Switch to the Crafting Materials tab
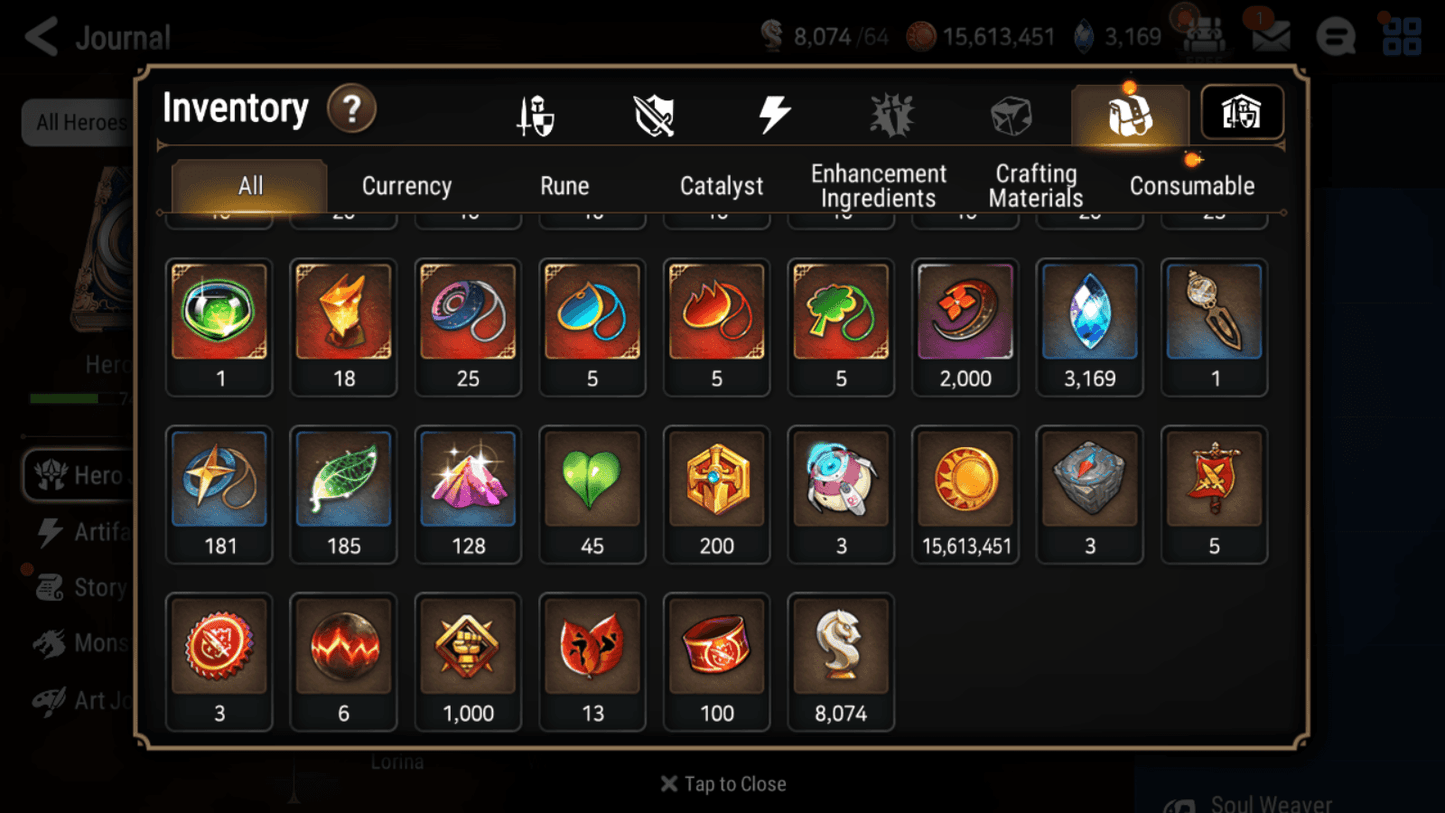 (1035, 185)
